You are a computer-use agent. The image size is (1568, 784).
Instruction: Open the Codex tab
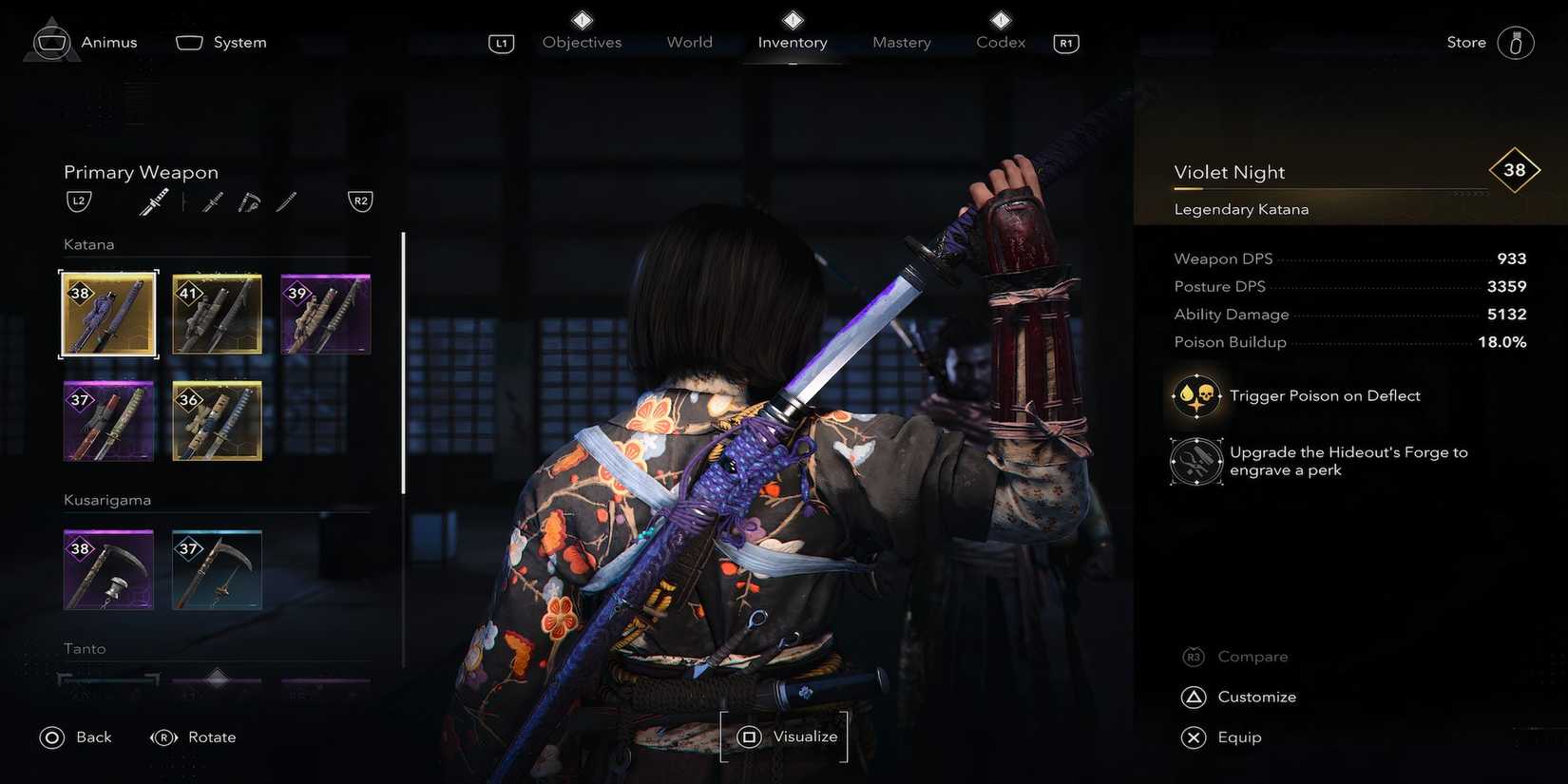[x=999, y=42]
